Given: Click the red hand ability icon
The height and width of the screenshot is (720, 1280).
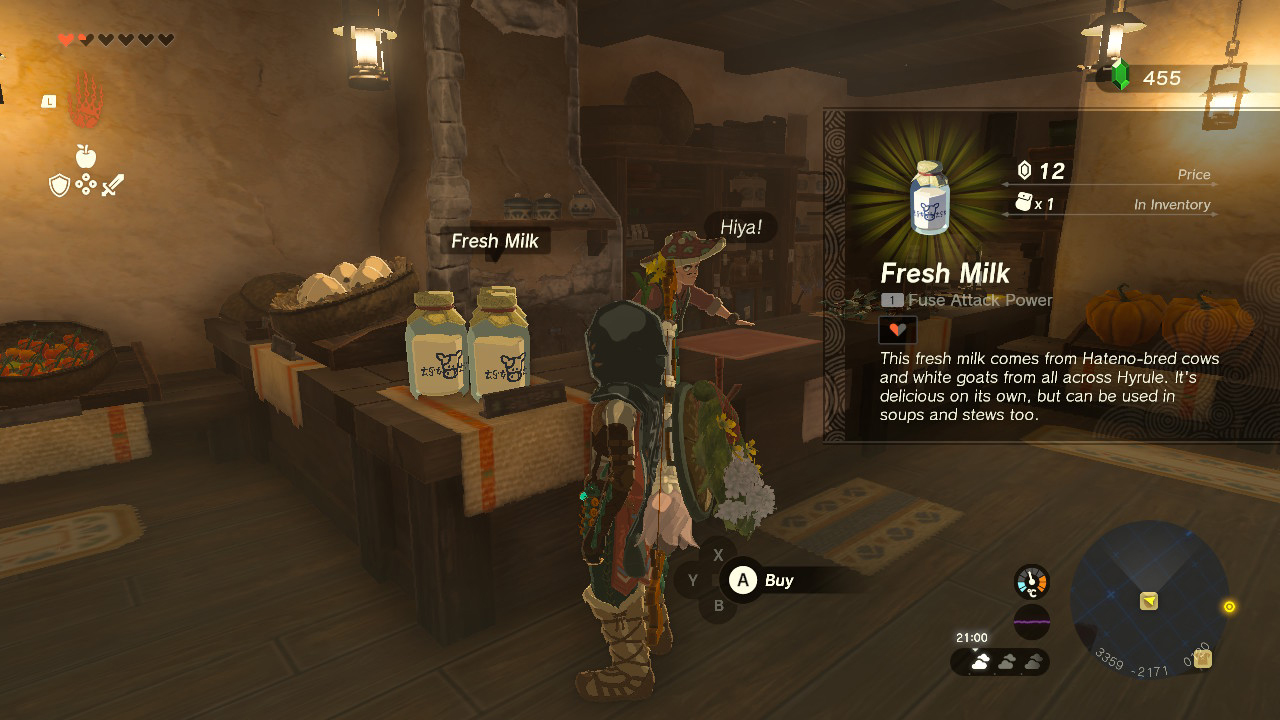Looking at the screenshot, I should click(x=86, y=101).
